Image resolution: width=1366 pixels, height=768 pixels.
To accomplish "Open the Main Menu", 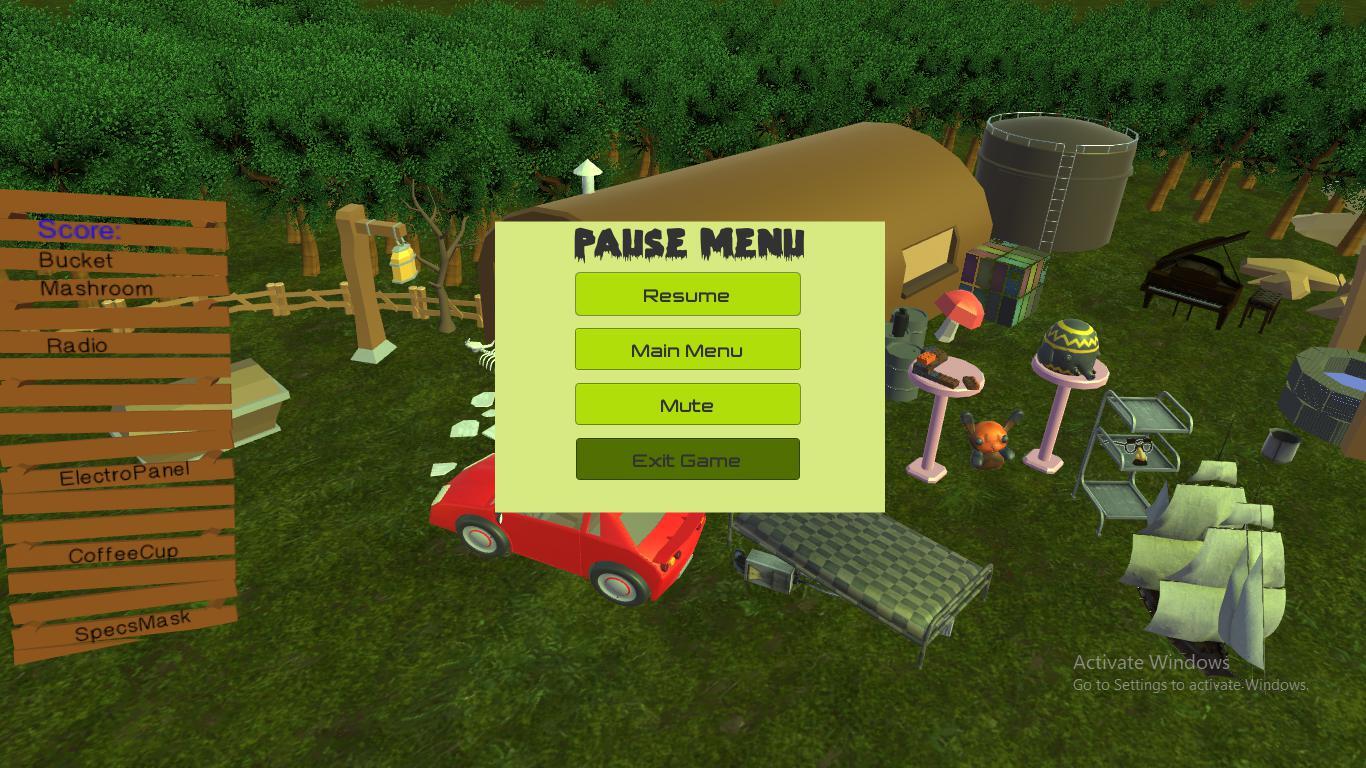I will pyautogui.click(x=687, y=349).
